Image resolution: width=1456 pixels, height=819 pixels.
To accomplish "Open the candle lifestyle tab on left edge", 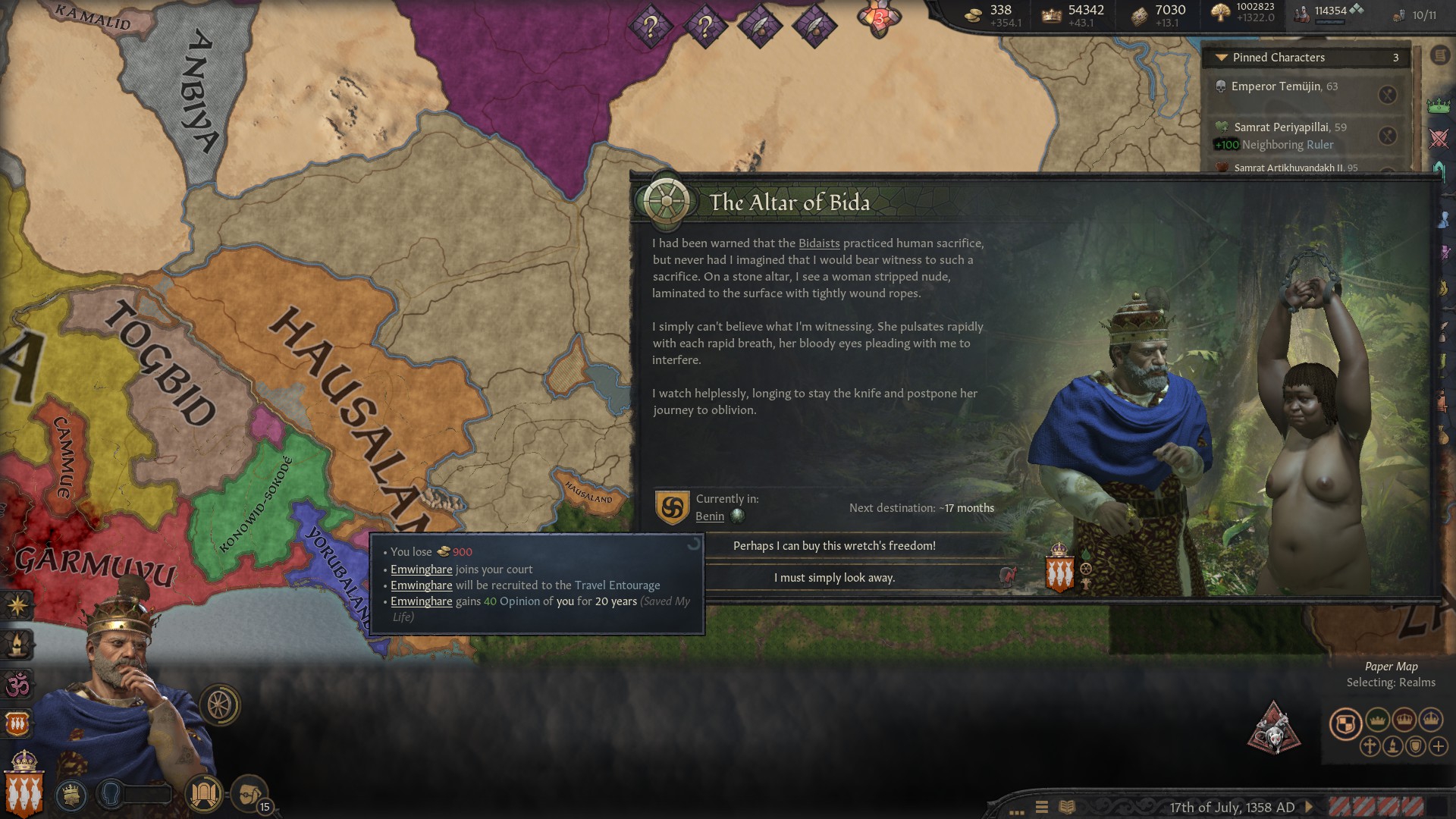I will tap(17, 645).
